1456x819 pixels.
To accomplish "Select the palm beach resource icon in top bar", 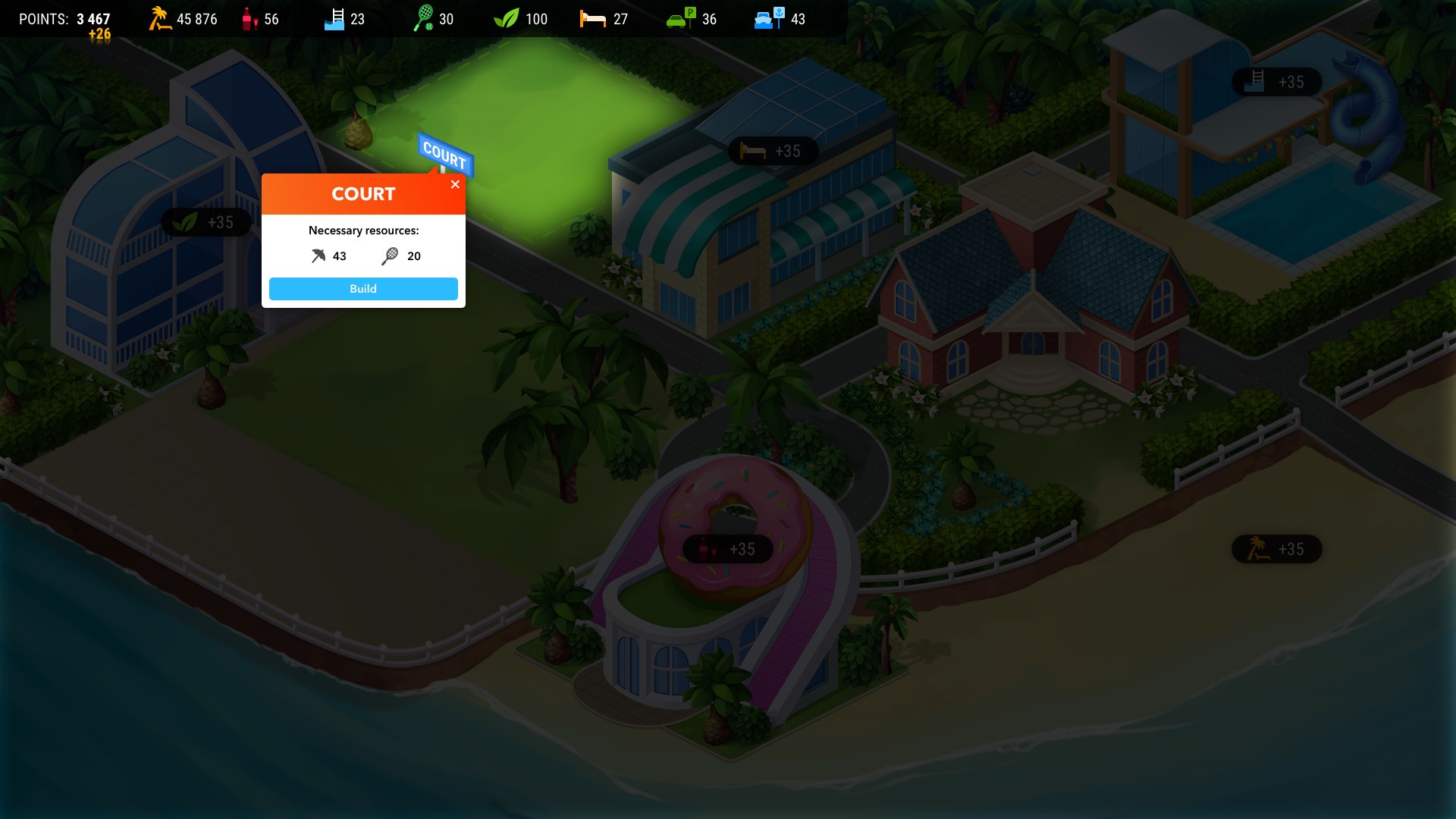I will (x=158, y=19).
